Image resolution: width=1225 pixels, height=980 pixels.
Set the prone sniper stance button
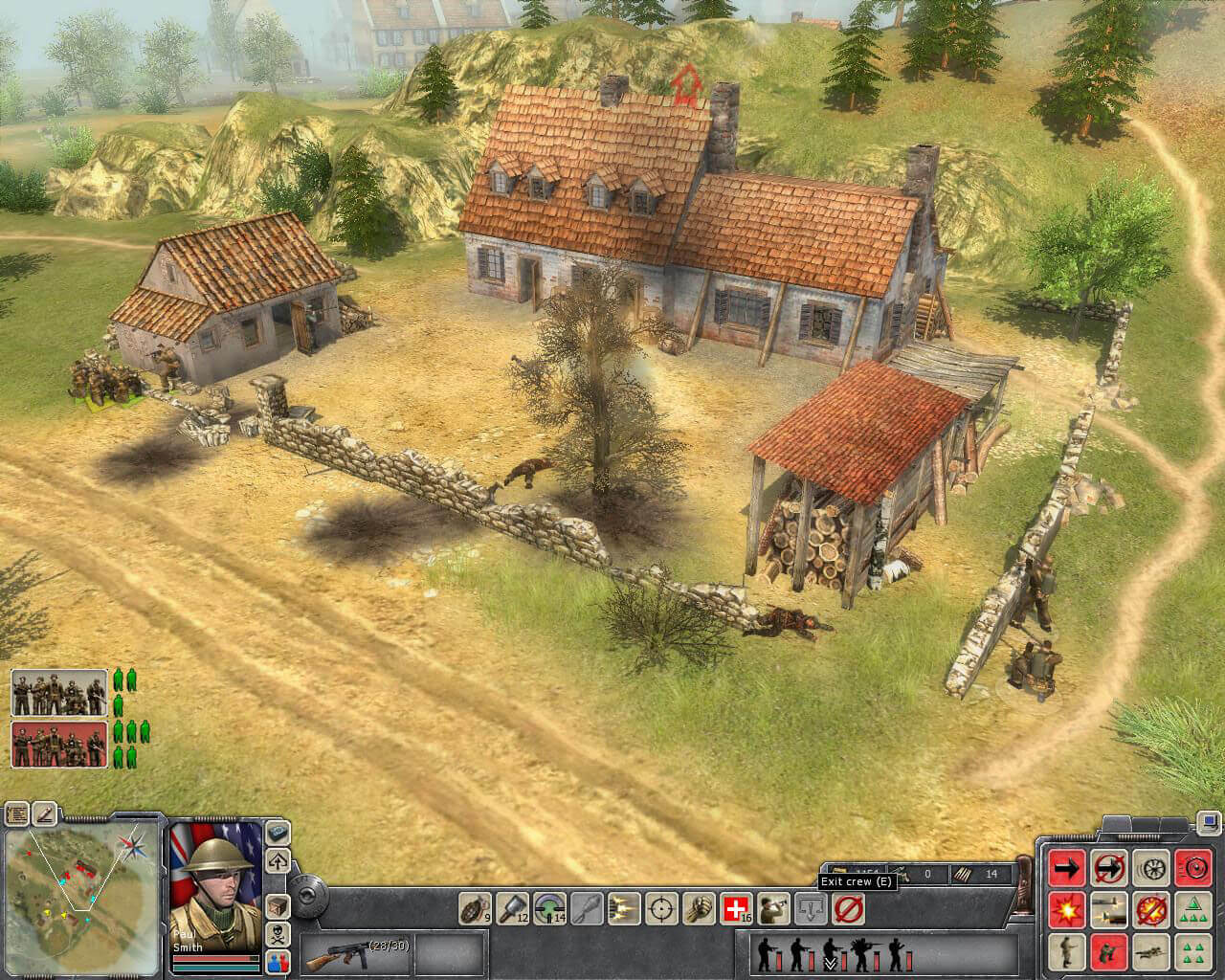point(1149,951)
